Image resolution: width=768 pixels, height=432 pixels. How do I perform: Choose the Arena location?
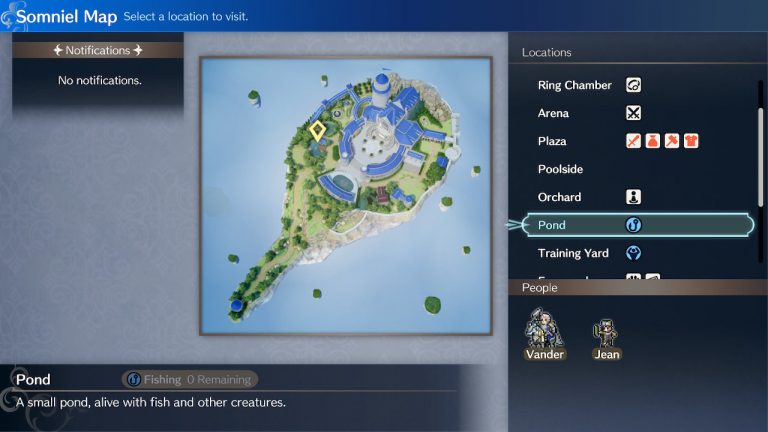(x=553, y=113)
